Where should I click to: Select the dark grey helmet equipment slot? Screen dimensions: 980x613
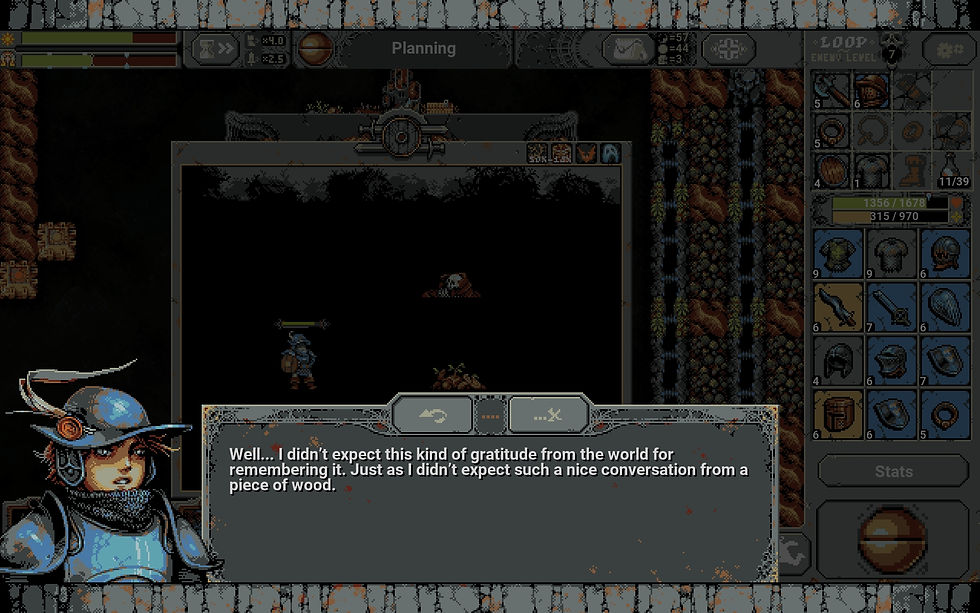tap(838, 360)
